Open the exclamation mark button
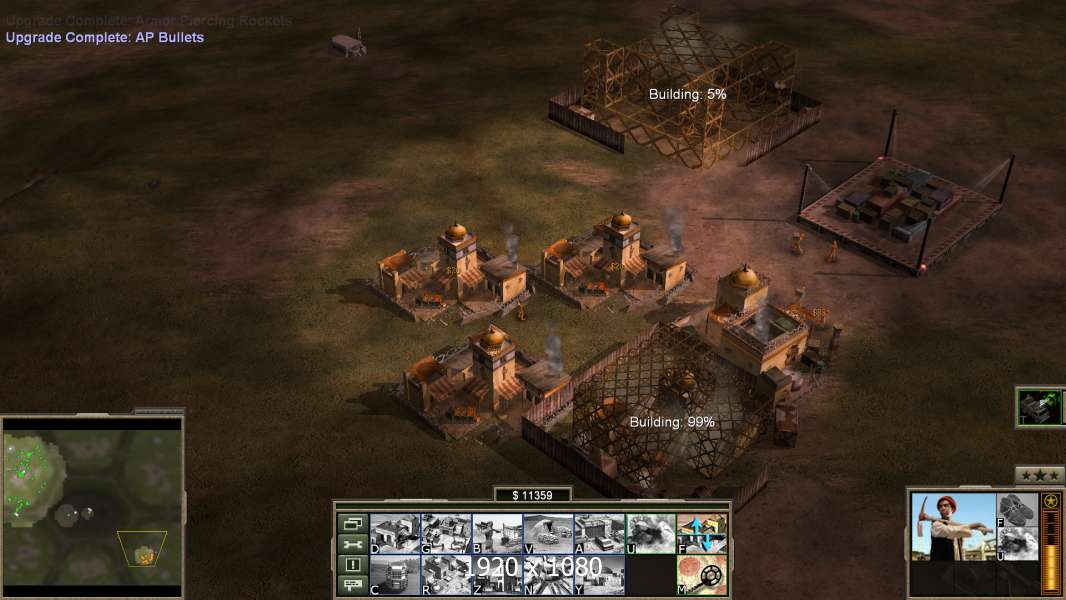This screenshot has height=600, width=1066. coord(352,565)
